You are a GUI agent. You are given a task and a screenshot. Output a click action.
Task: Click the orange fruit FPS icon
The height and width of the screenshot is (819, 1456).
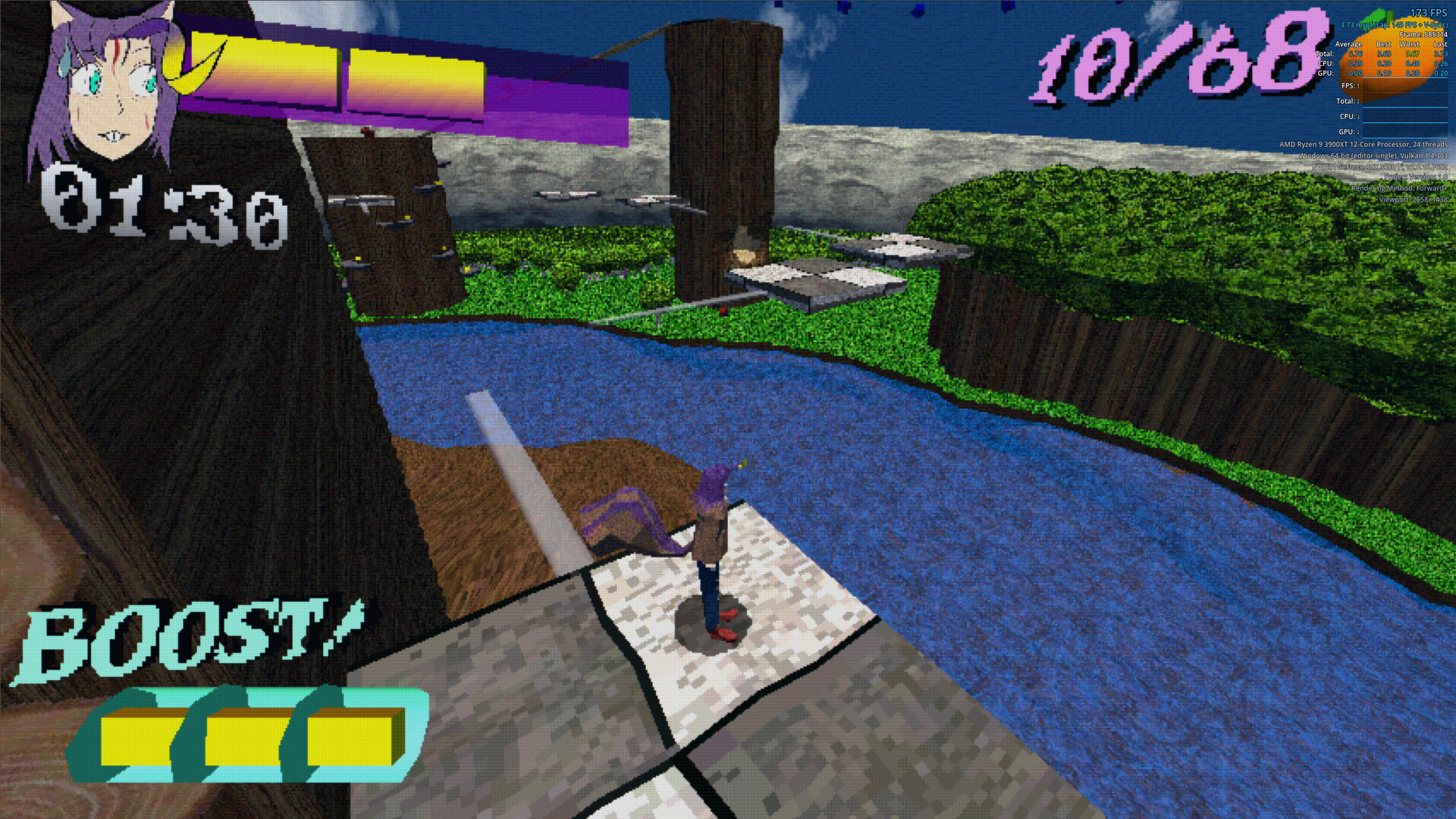[1392, 61]
